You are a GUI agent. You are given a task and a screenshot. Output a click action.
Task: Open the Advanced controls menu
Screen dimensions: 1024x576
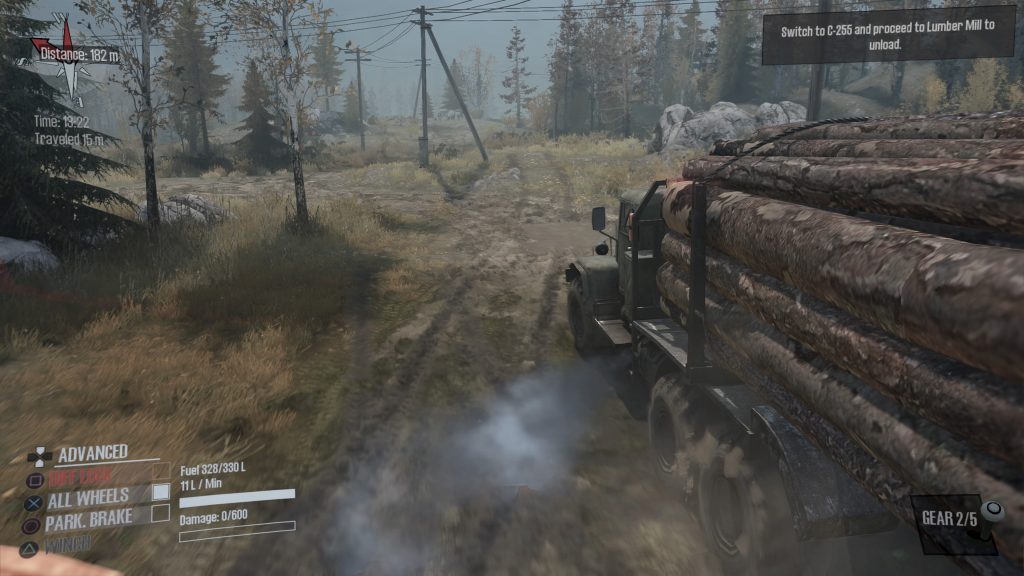(x=92, y=454)
